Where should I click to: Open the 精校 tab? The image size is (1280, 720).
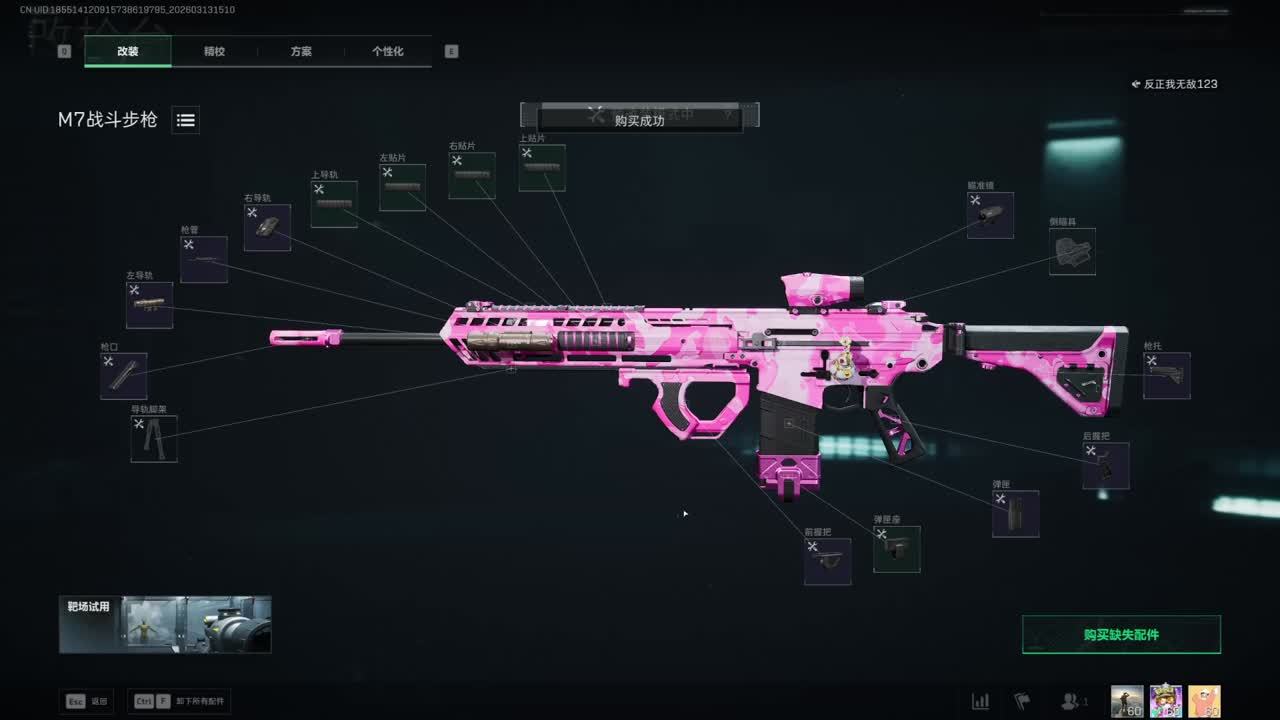(x=214, y=51)
